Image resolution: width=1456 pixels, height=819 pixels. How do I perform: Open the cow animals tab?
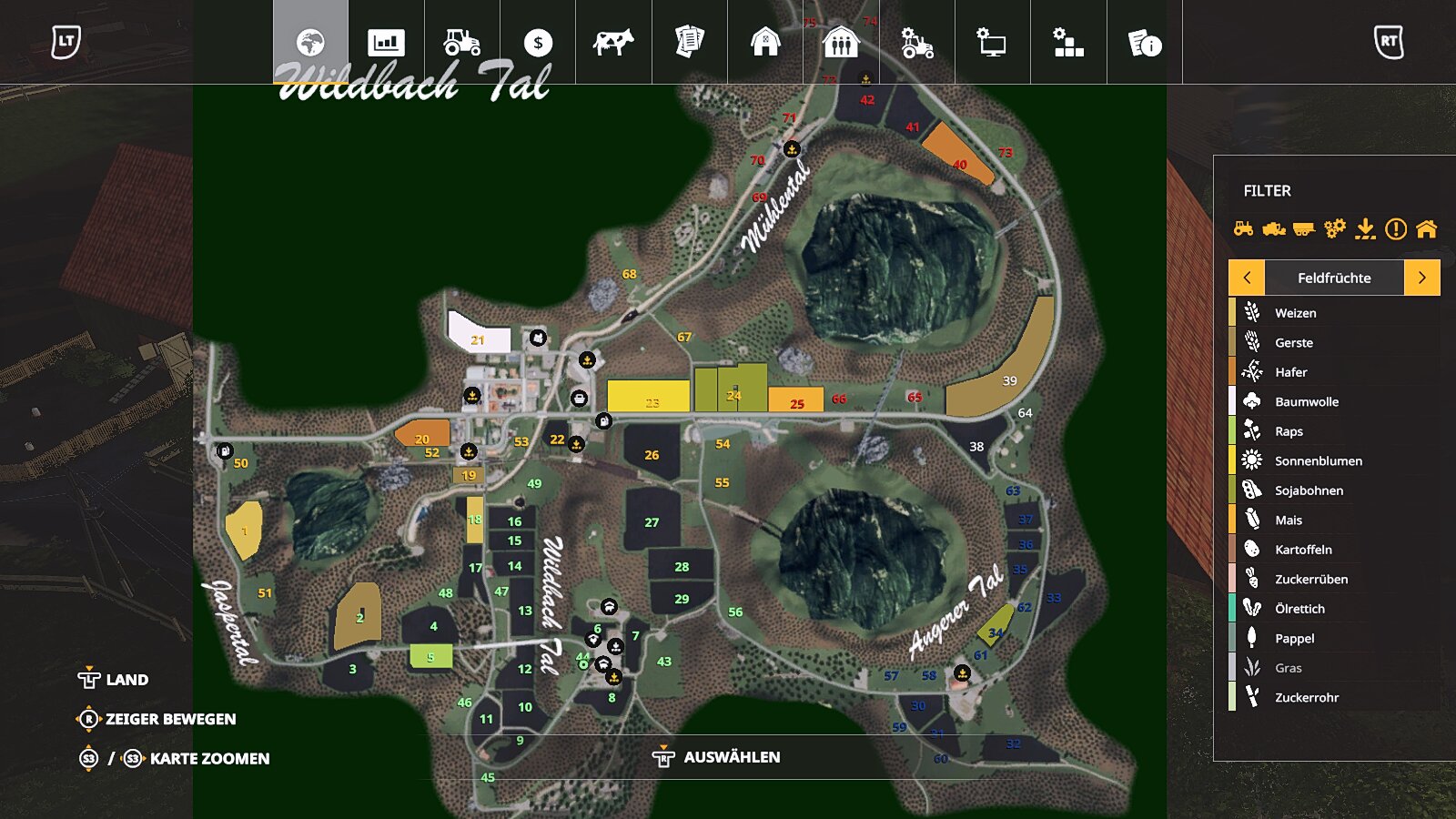(613, 43)
